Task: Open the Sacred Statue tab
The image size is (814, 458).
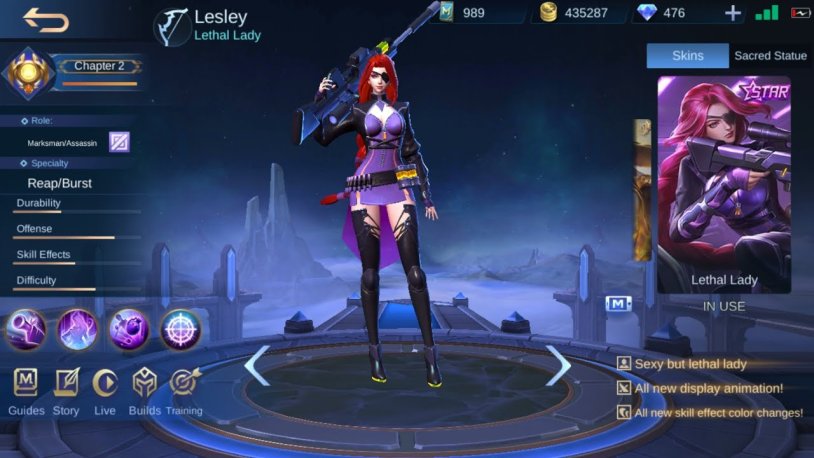Action: (x=770, y=55)
